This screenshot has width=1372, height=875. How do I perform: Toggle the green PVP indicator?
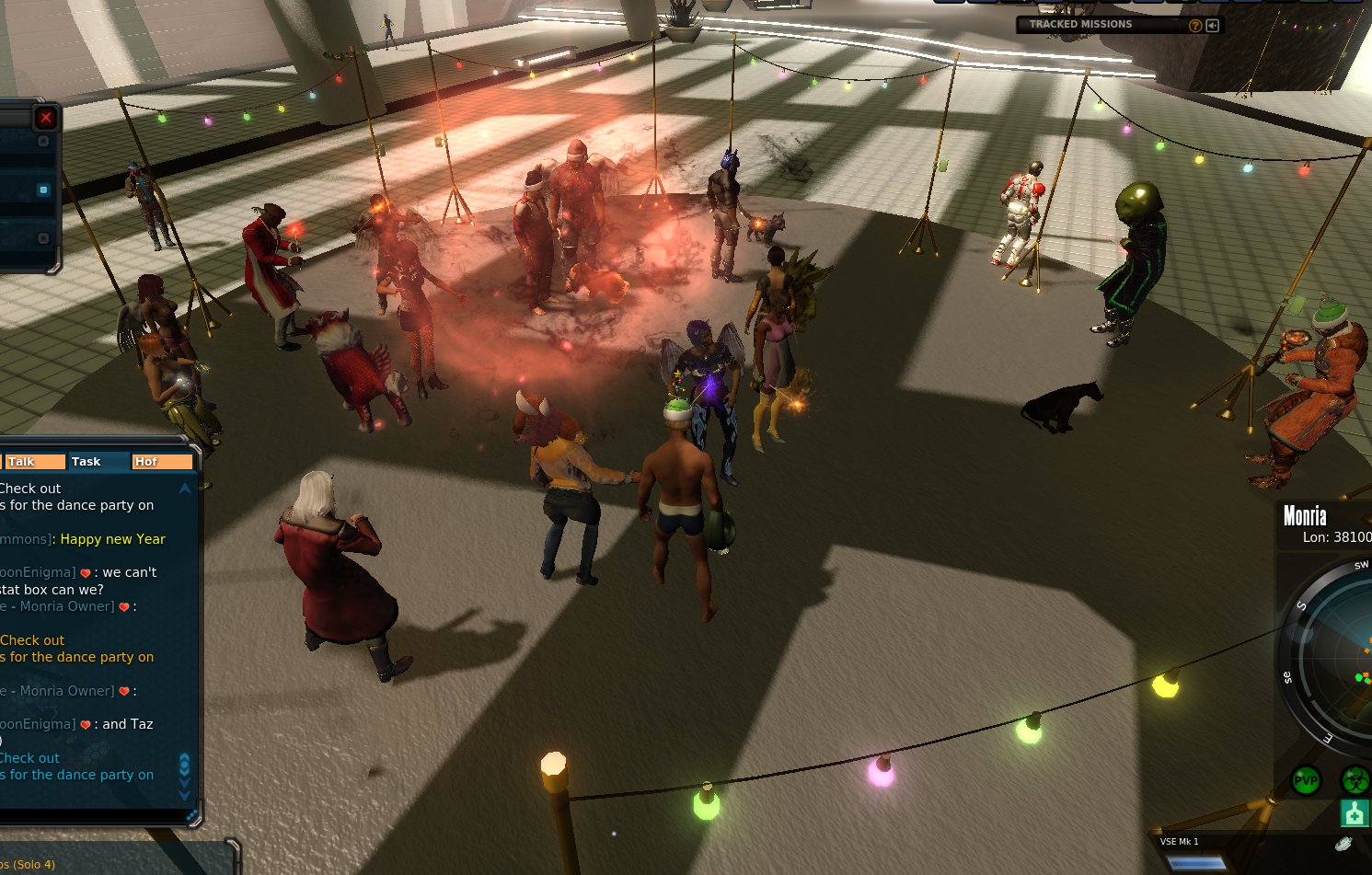[1307, 781]
